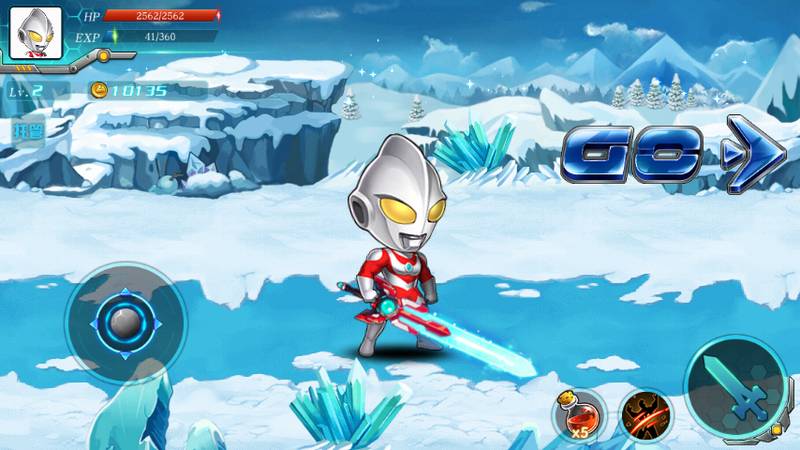The image size is (800, 450).
Task: Toggle the 托管 auto-play button
Action: [x=25, y=131]
